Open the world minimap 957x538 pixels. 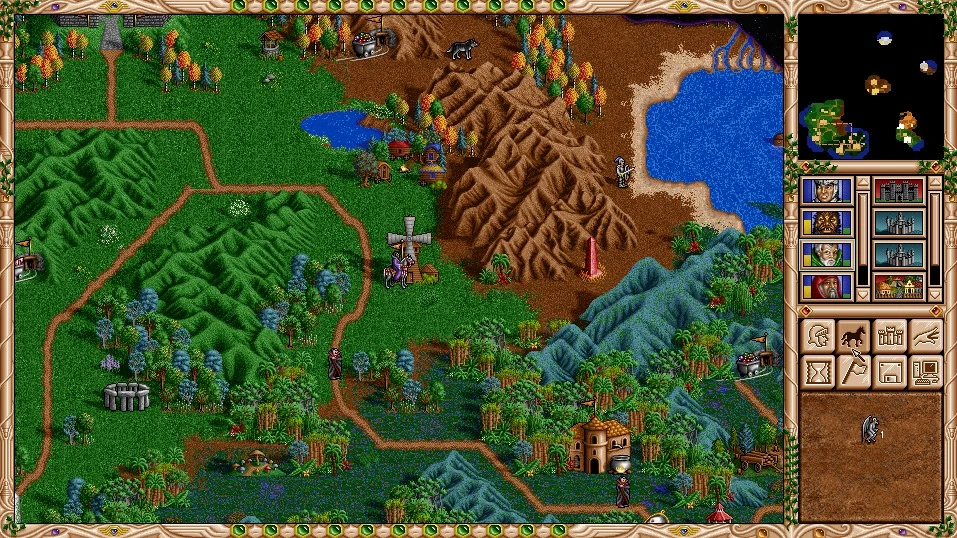(871, 87)
